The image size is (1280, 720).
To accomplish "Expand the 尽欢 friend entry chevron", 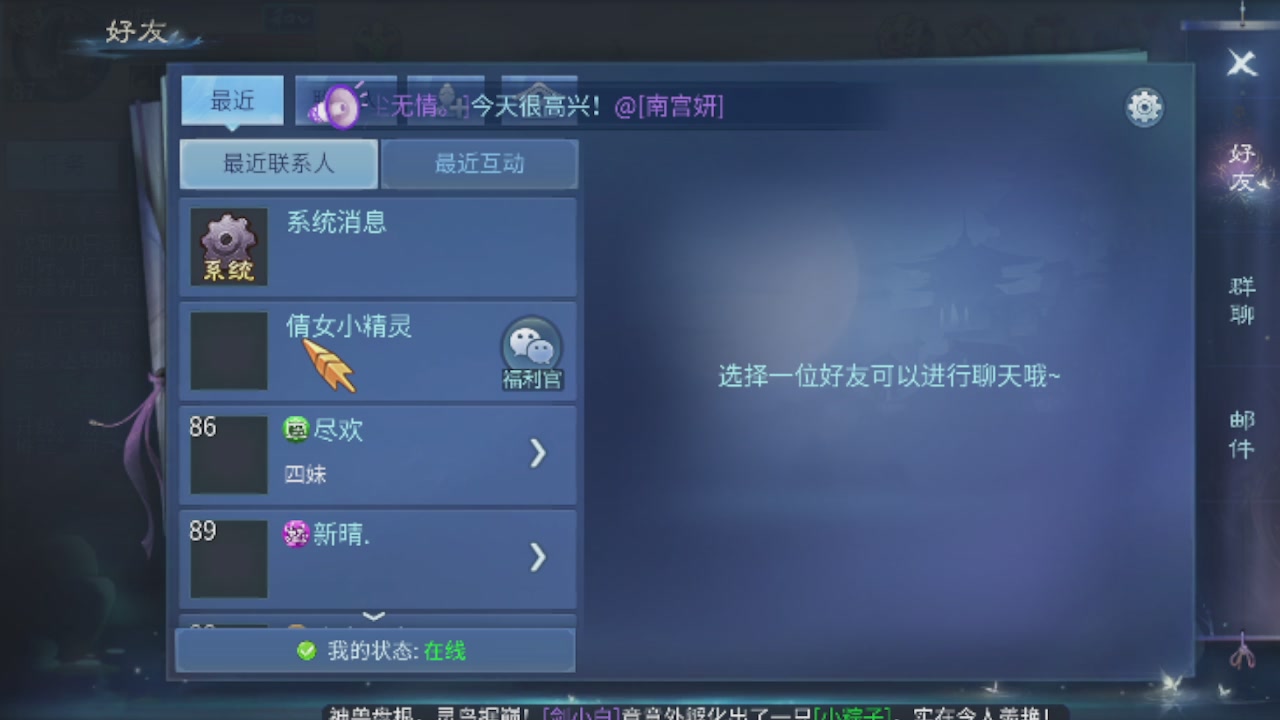I will [x=538, y=453].
